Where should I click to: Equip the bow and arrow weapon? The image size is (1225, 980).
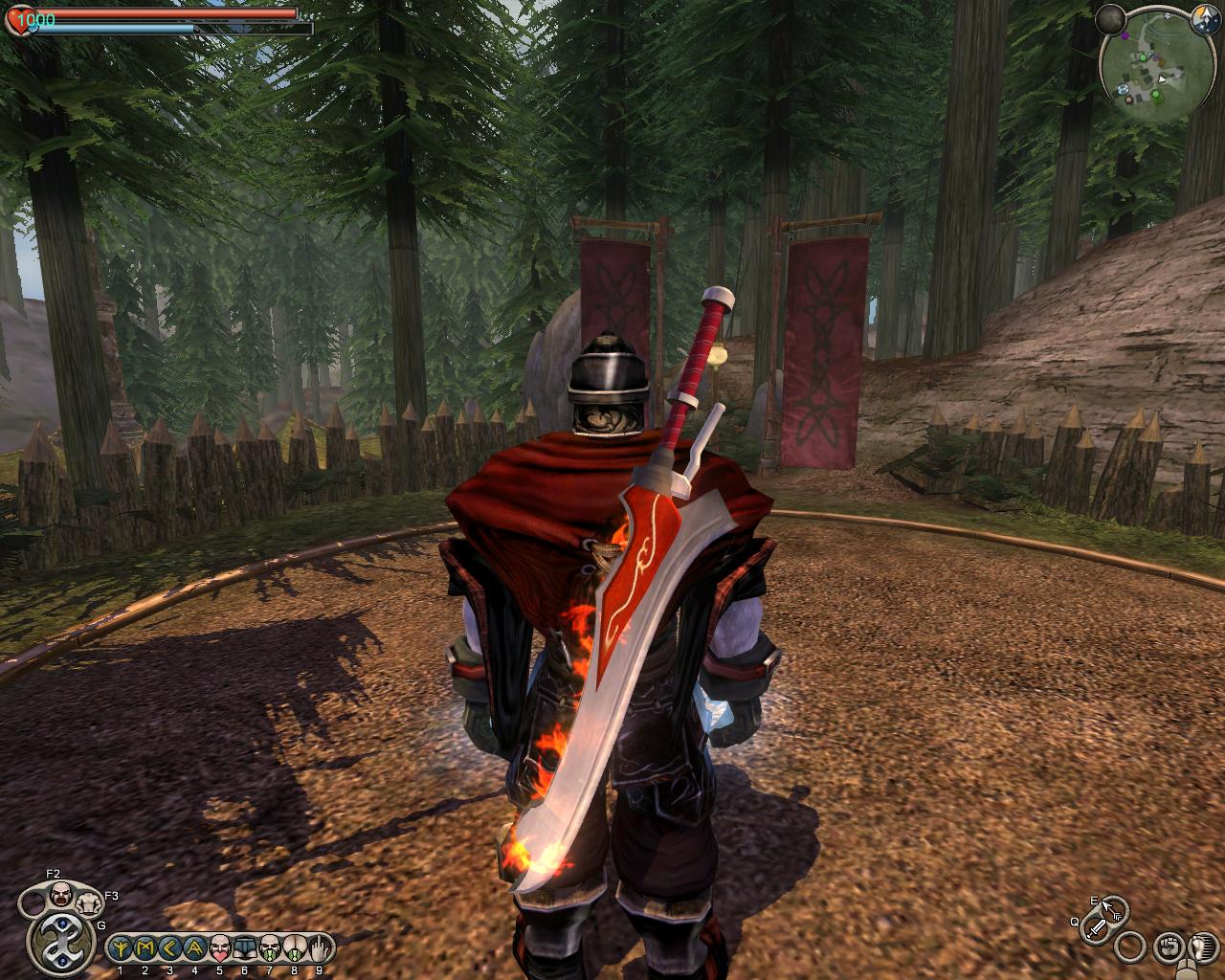1112,908
